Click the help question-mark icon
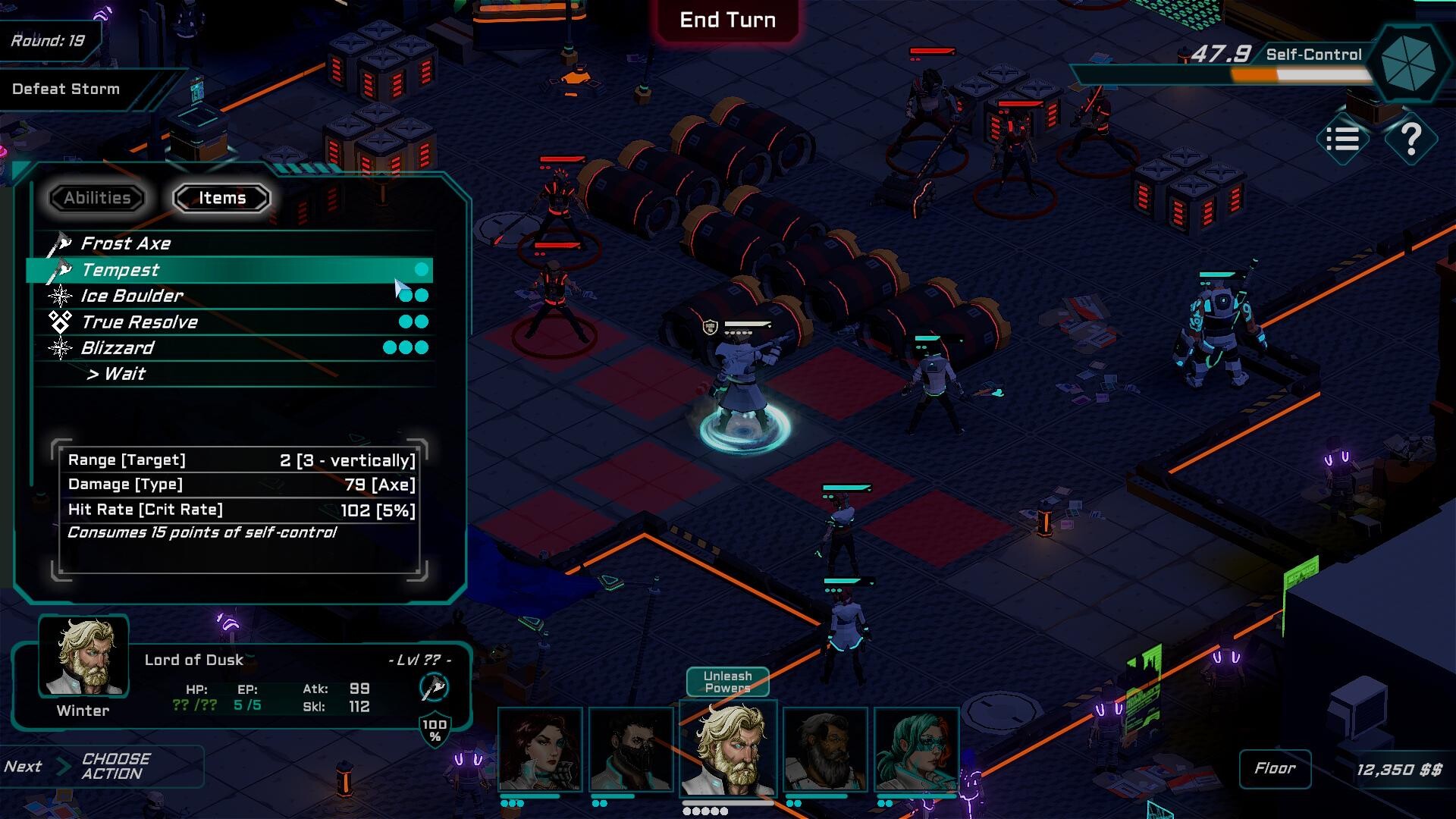Viewport: 1456px width, 819px height. point(1410,139)
